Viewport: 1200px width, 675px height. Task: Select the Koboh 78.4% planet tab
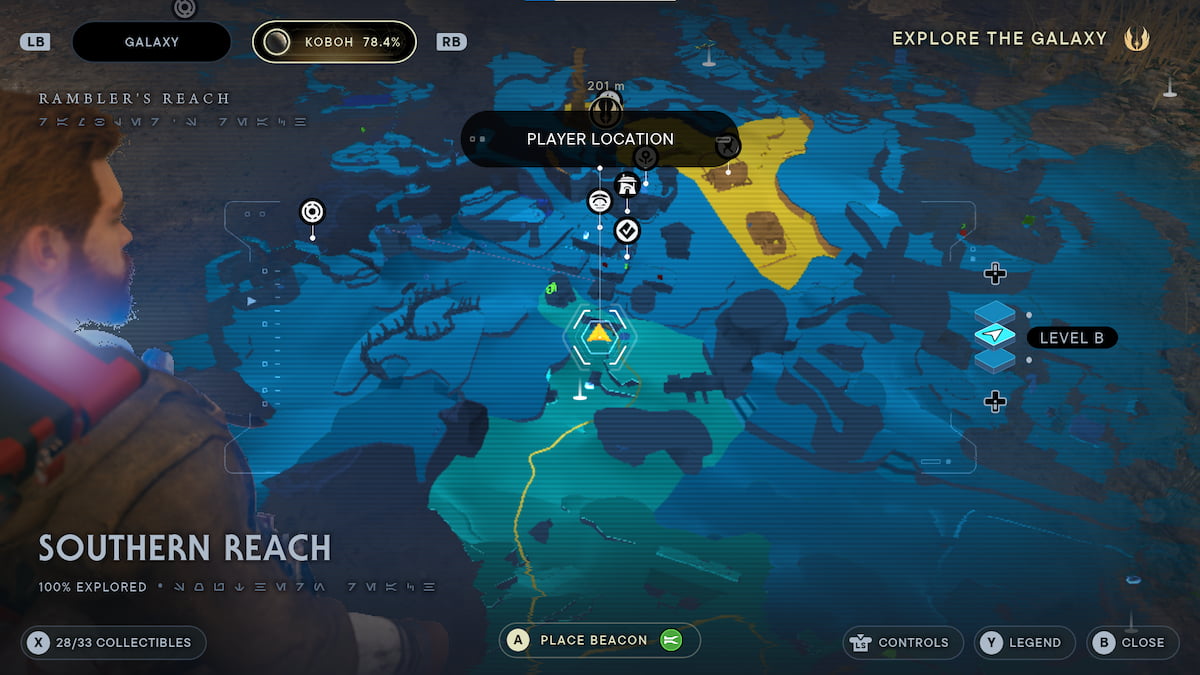tap(334, 42)
